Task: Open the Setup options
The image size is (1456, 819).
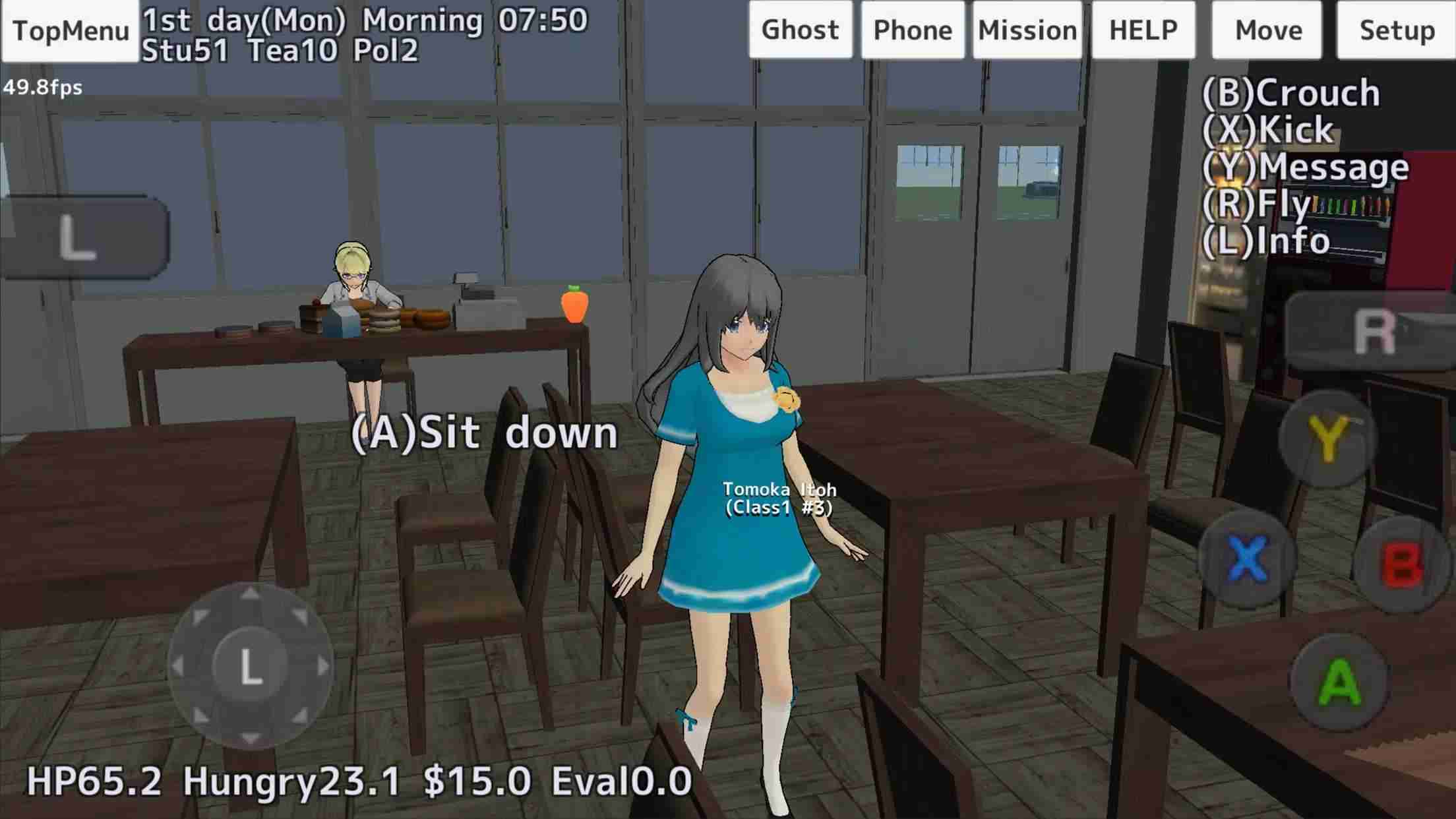Action: click(1398, 29)
